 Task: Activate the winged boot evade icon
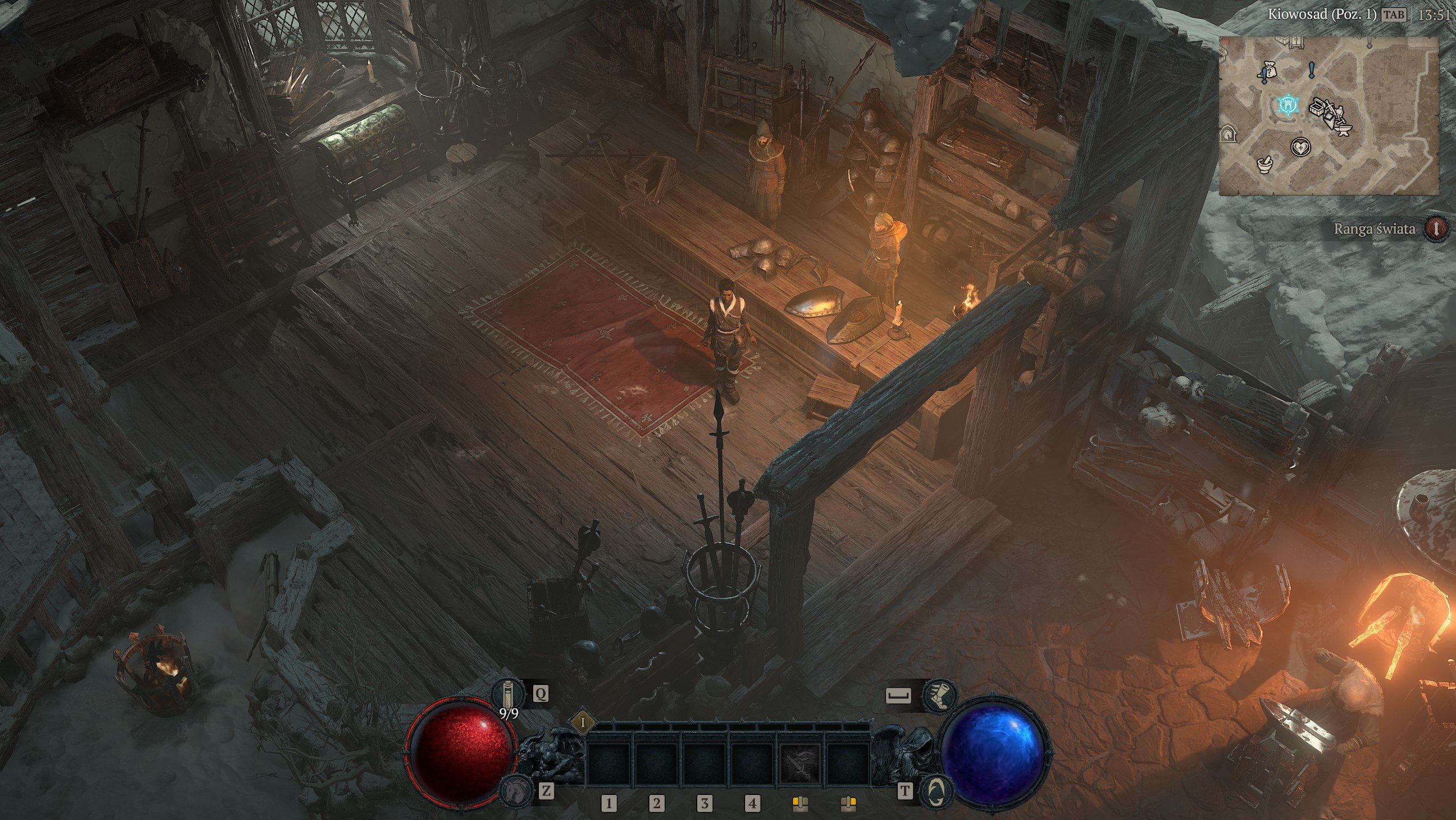[938, 695]
